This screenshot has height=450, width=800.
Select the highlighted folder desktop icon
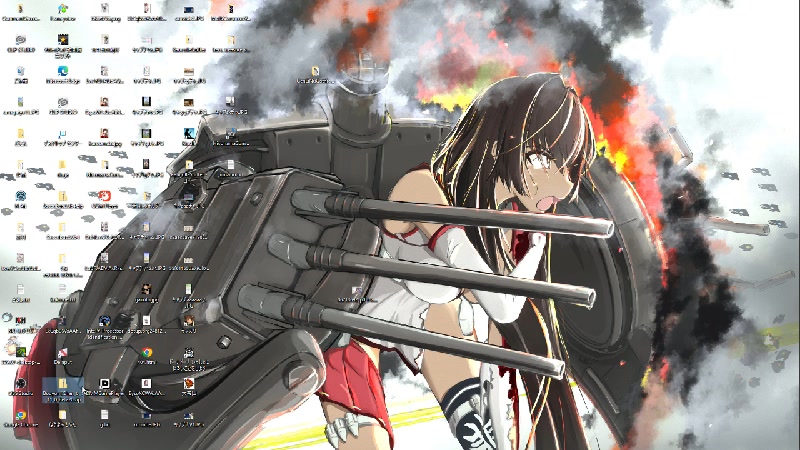click(x=62, y=384)
